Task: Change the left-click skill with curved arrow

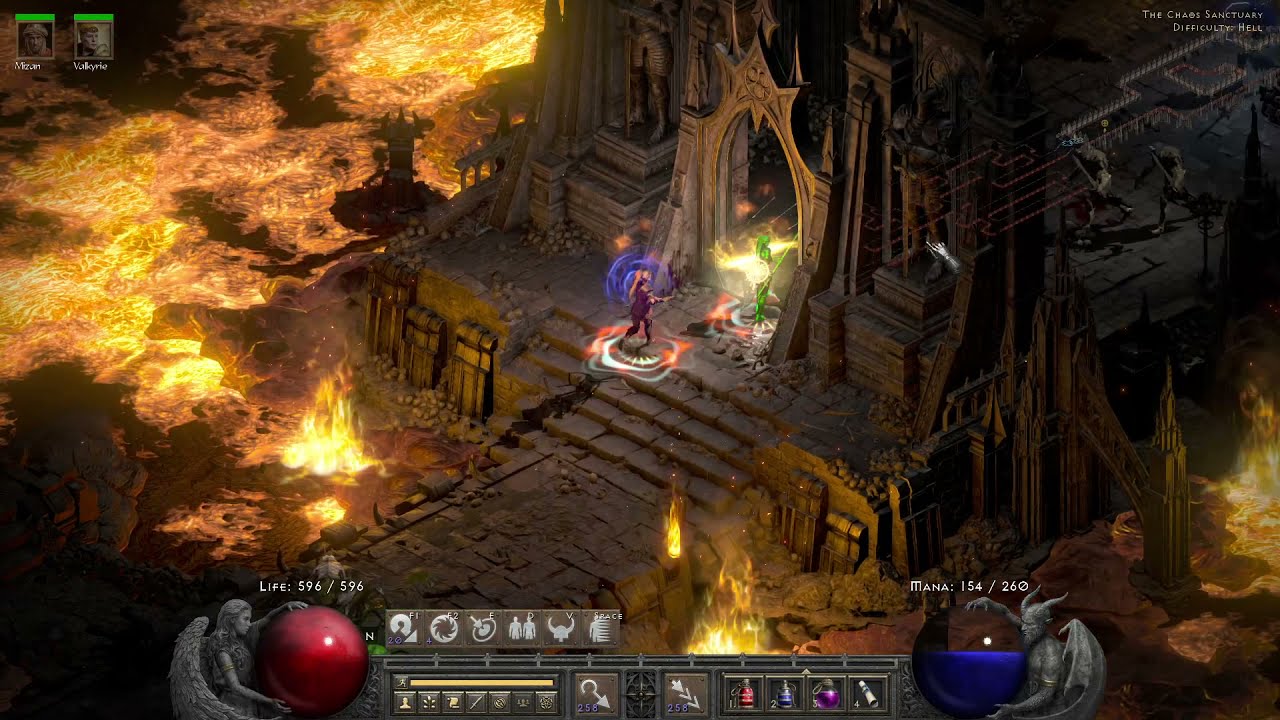Action: coord(596,693)
